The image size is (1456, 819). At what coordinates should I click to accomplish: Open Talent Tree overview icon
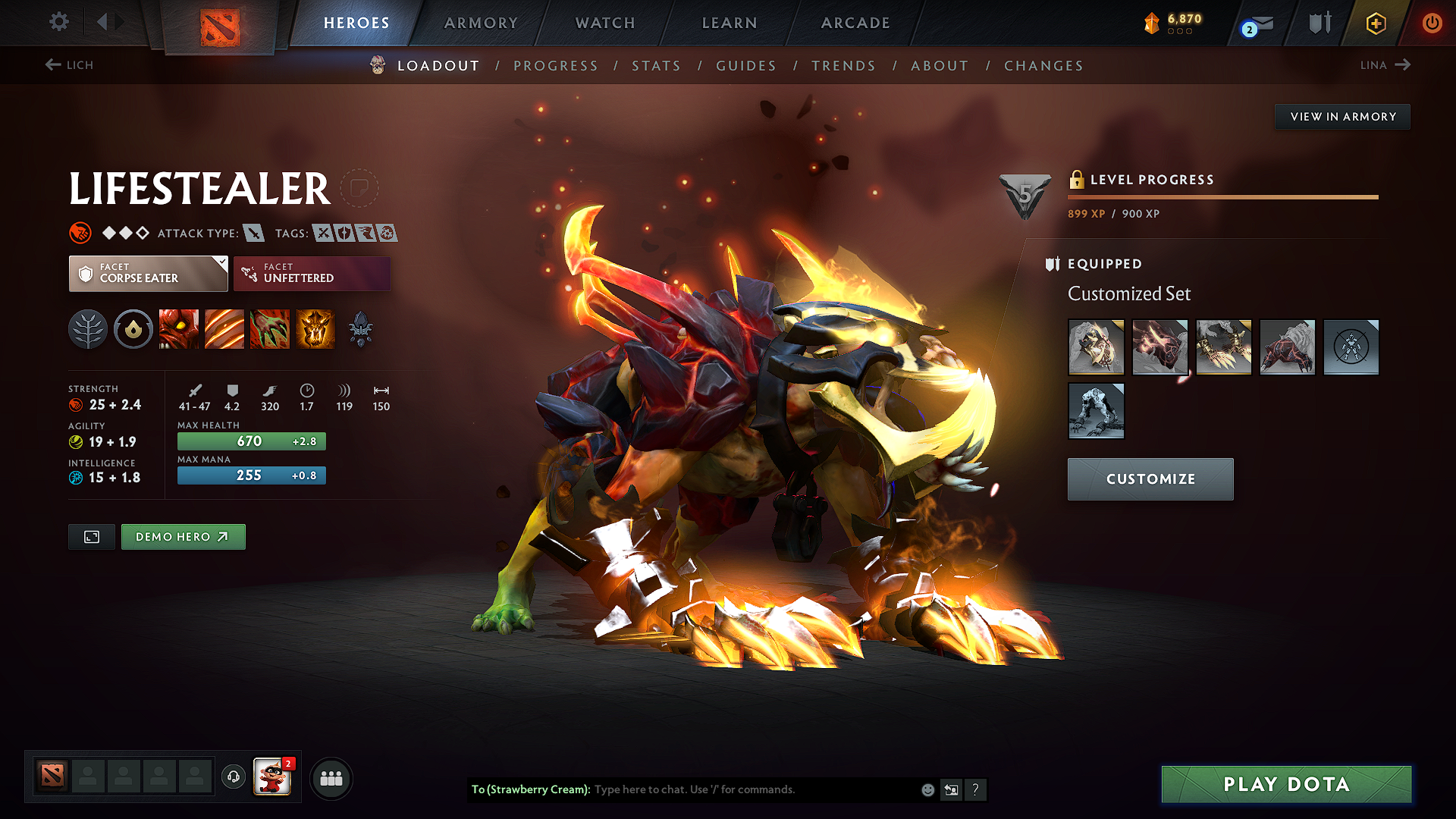[x=88, y=329]
